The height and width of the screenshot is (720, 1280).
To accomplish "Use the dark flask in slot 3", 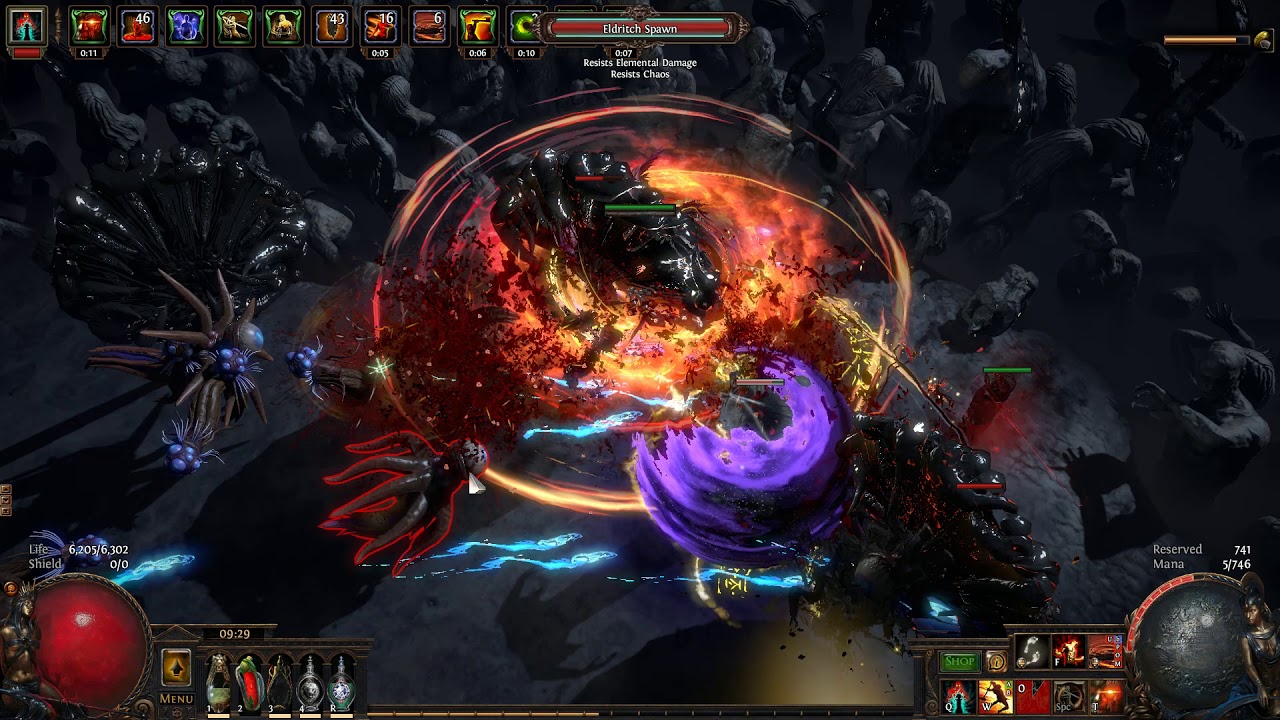I will pos(280,683).
